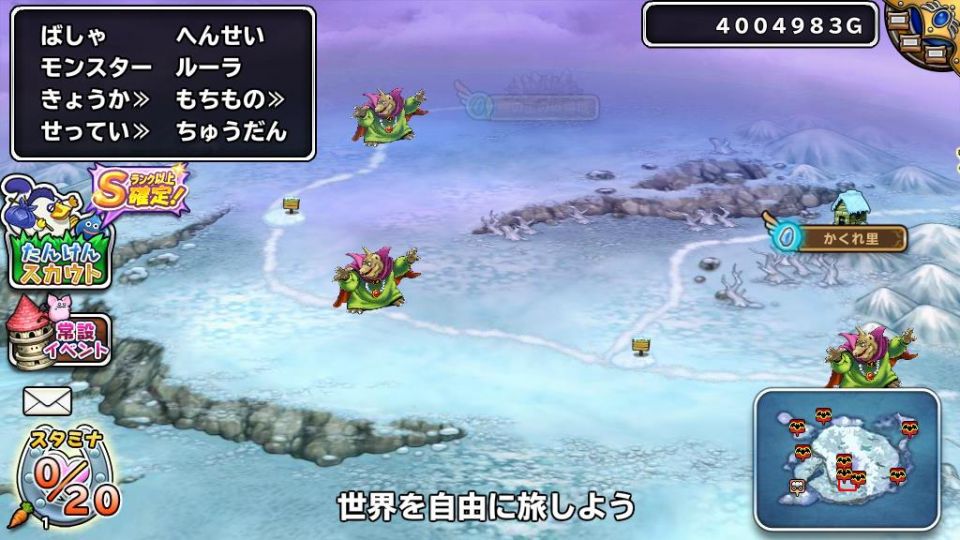Select へんせい from the command menu
Viewport: 960px width, 540px height.
(x=220, y=36)
